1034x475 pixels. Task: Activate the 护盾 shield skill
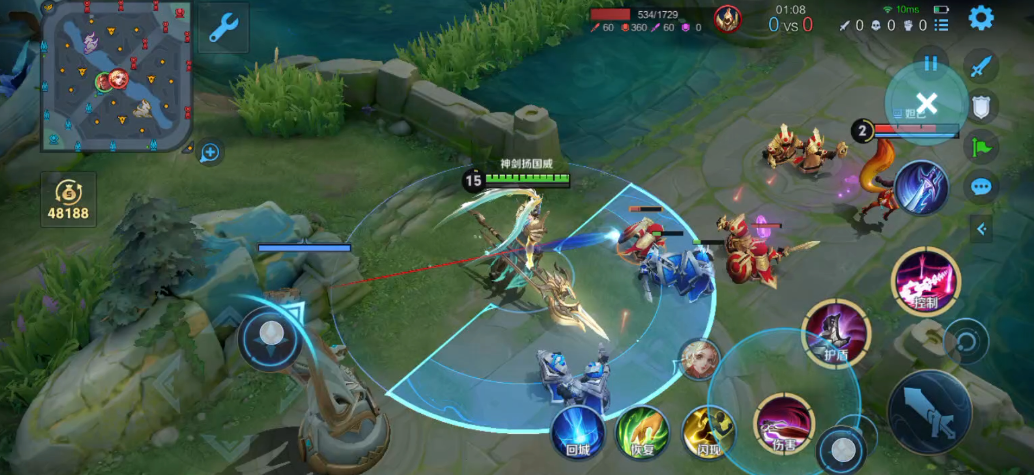[x=836, y=332]
